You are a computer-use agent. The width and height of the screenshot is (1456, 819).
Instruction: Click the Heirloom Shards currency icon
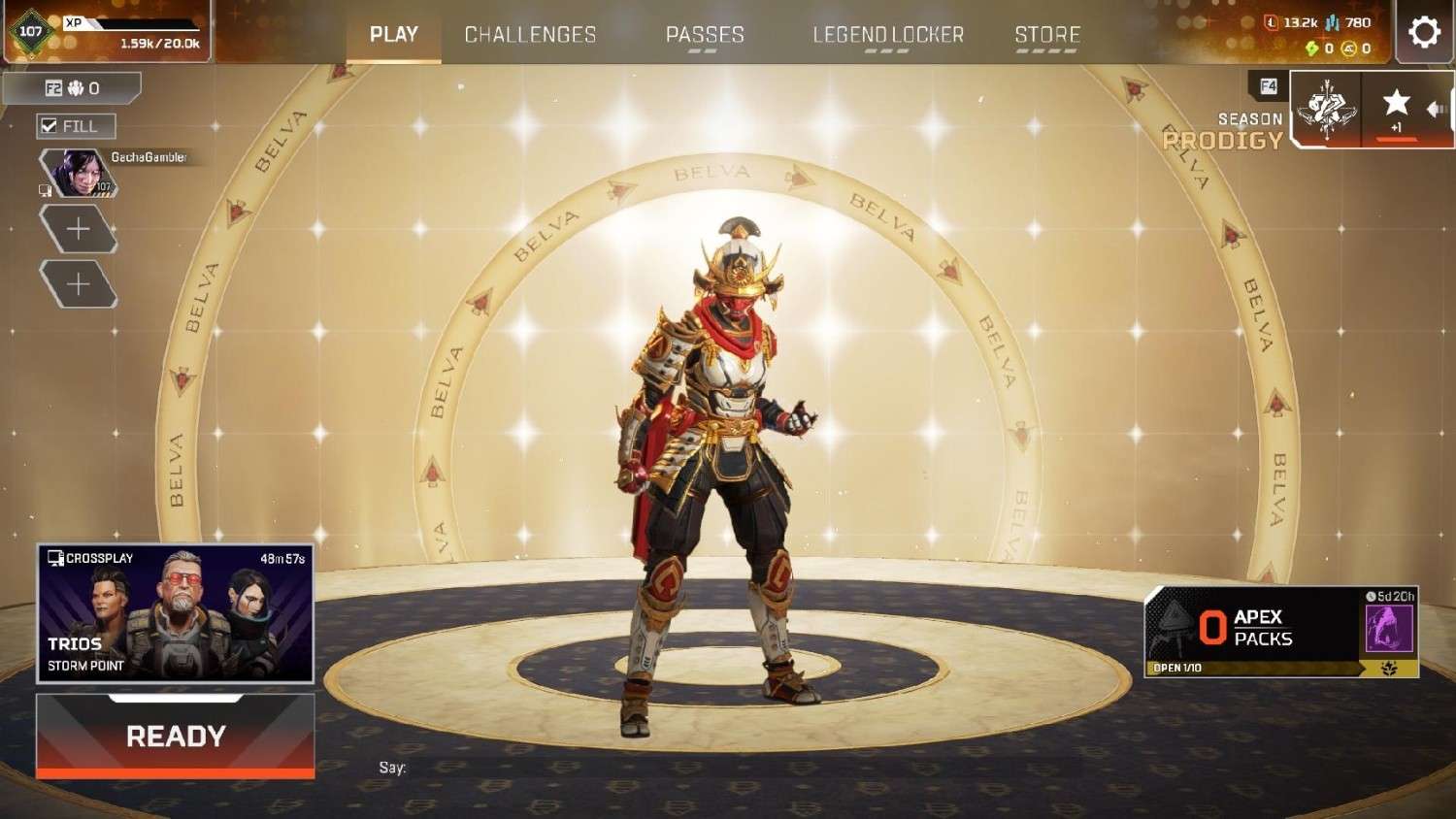pos(1350,47)
